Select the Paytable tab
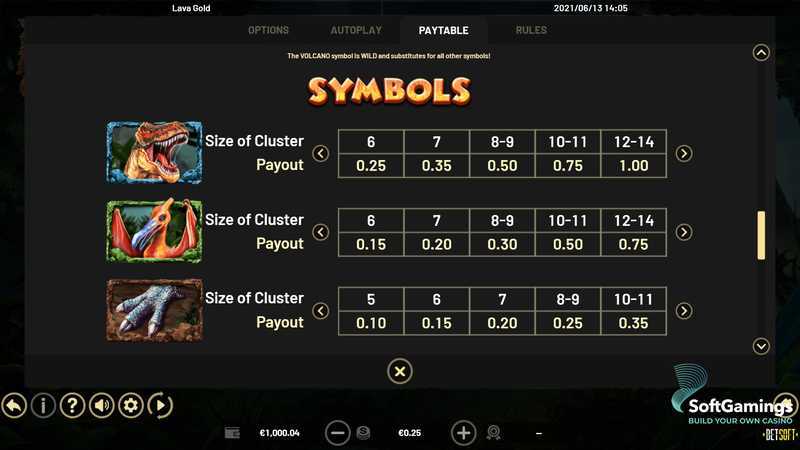This screenshot has height=450, width=800. [x=443, y=30]
